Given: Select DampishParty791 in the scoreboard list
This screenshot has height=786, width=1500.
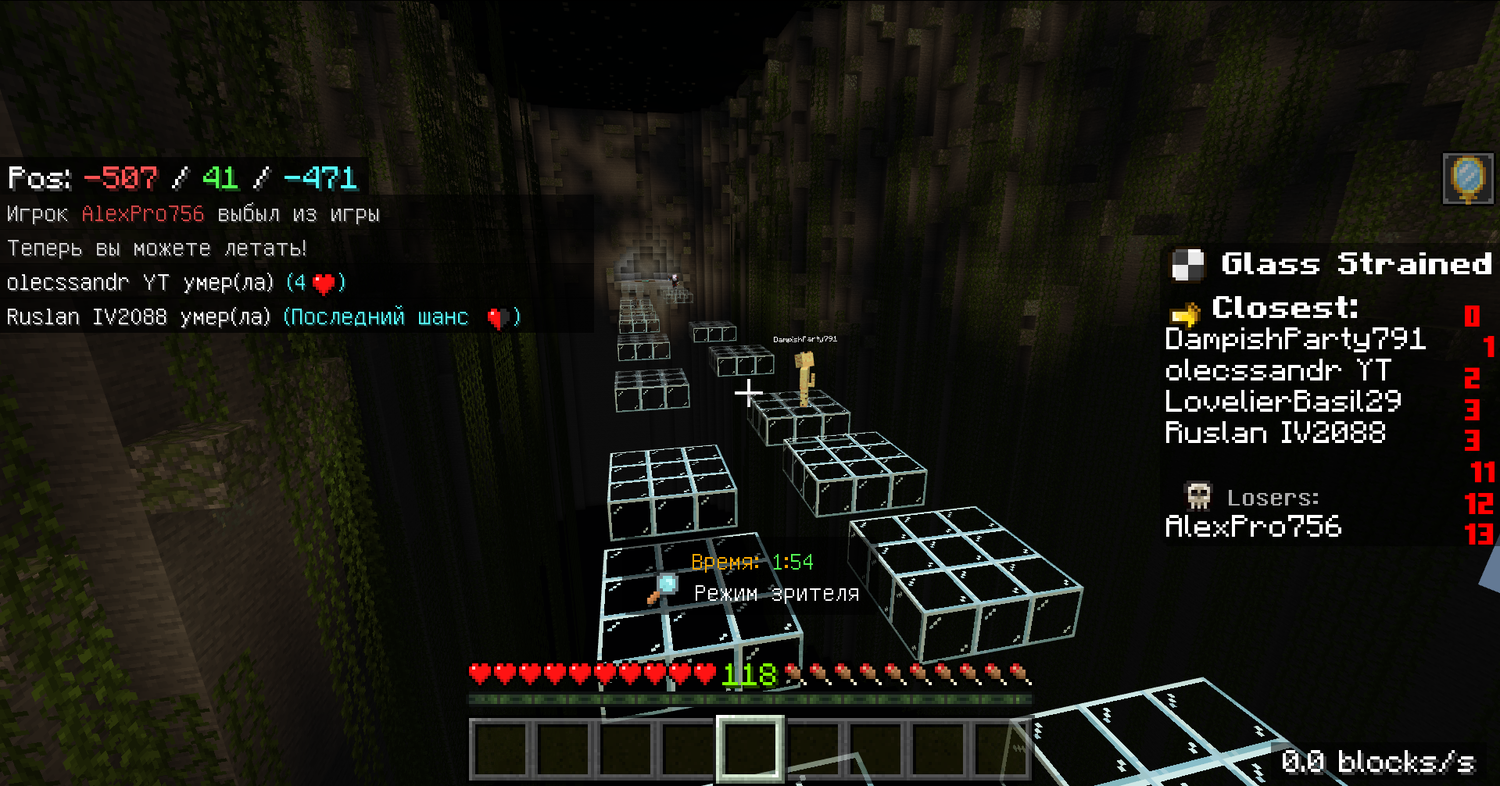Looking at the screenshot, I should [x=1295, y=339].
